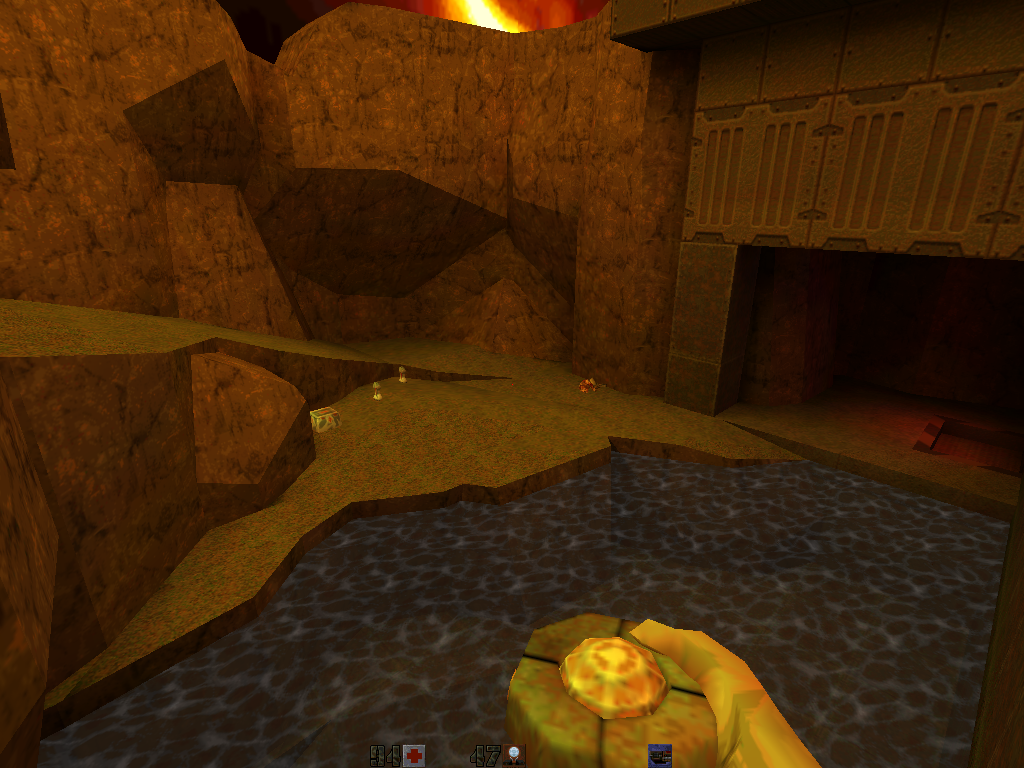Viewport: 1024px width, 768px height.
Task: Click the red cross health icon
Action: pos(414,755)
